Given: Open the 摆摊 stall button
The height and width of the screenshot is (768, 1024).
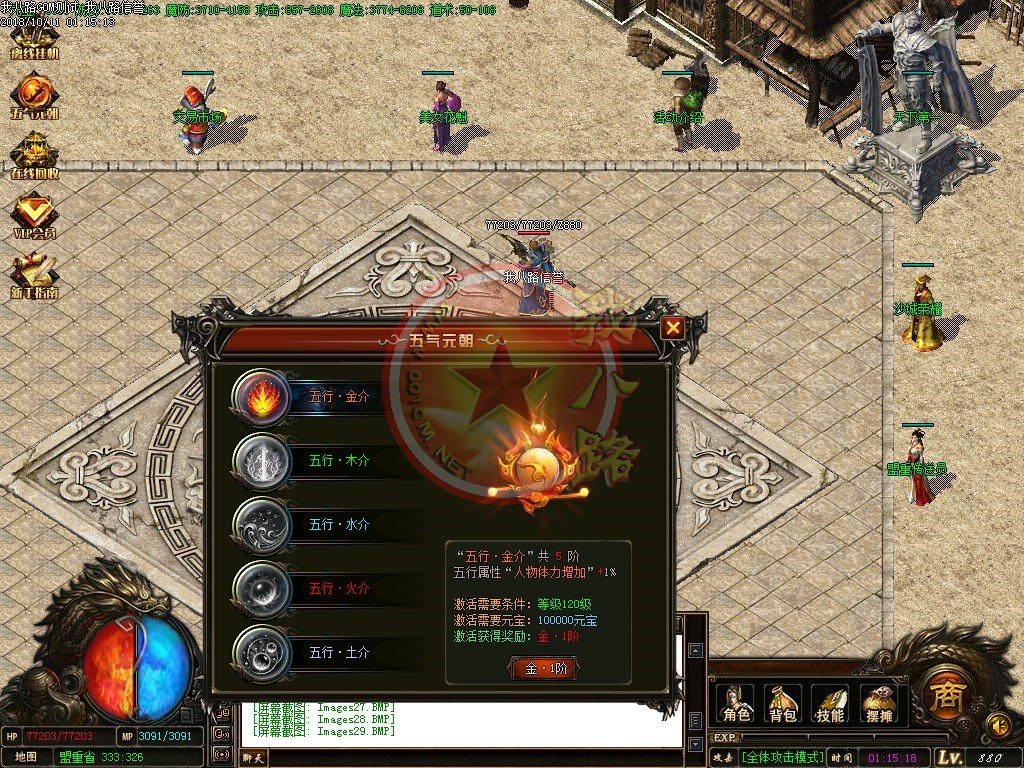Looking at the screenshot, I should tap(877, 703).
